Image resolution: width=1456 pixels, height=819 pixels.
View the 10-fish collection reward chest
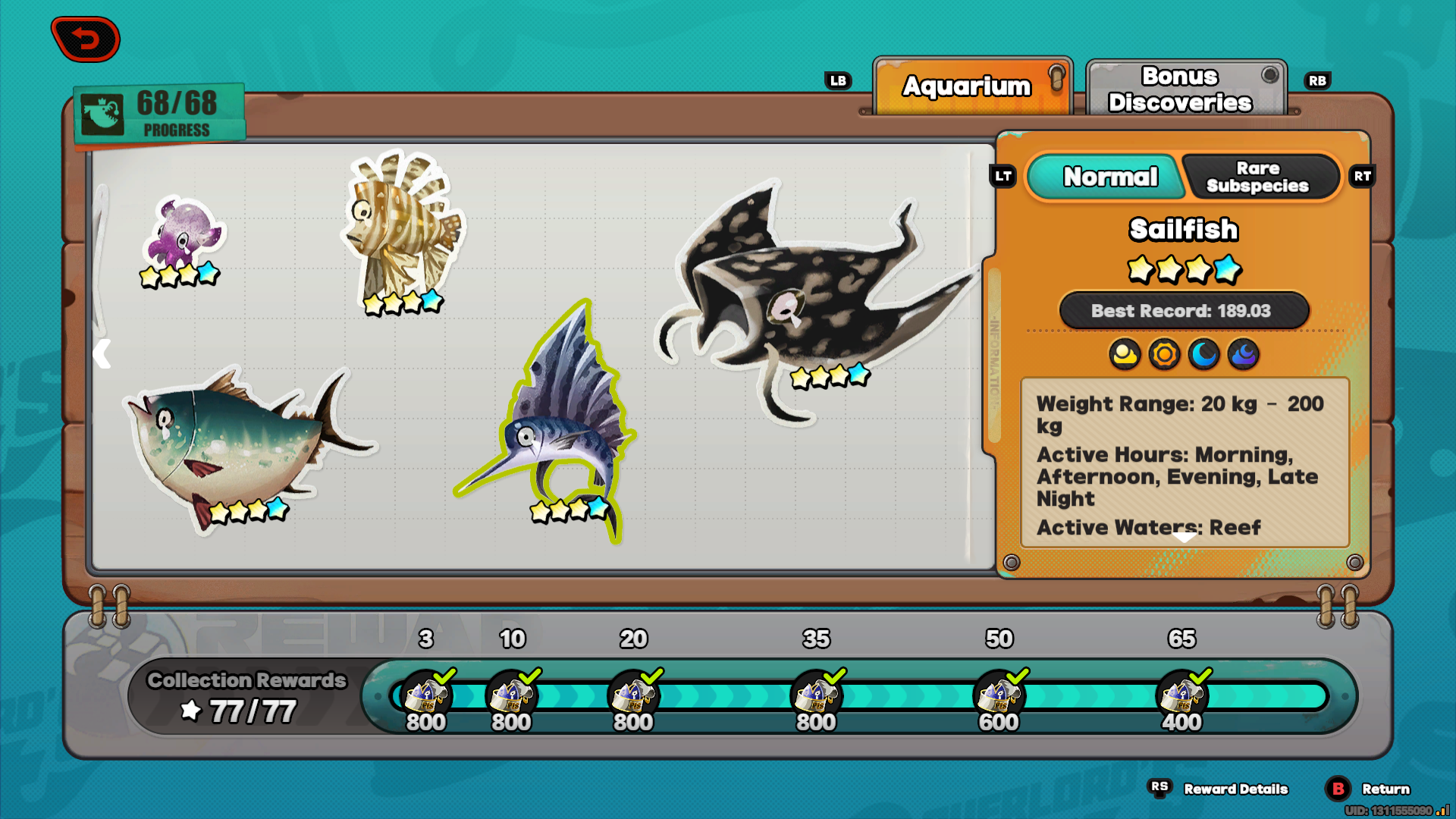pos(512,695)
